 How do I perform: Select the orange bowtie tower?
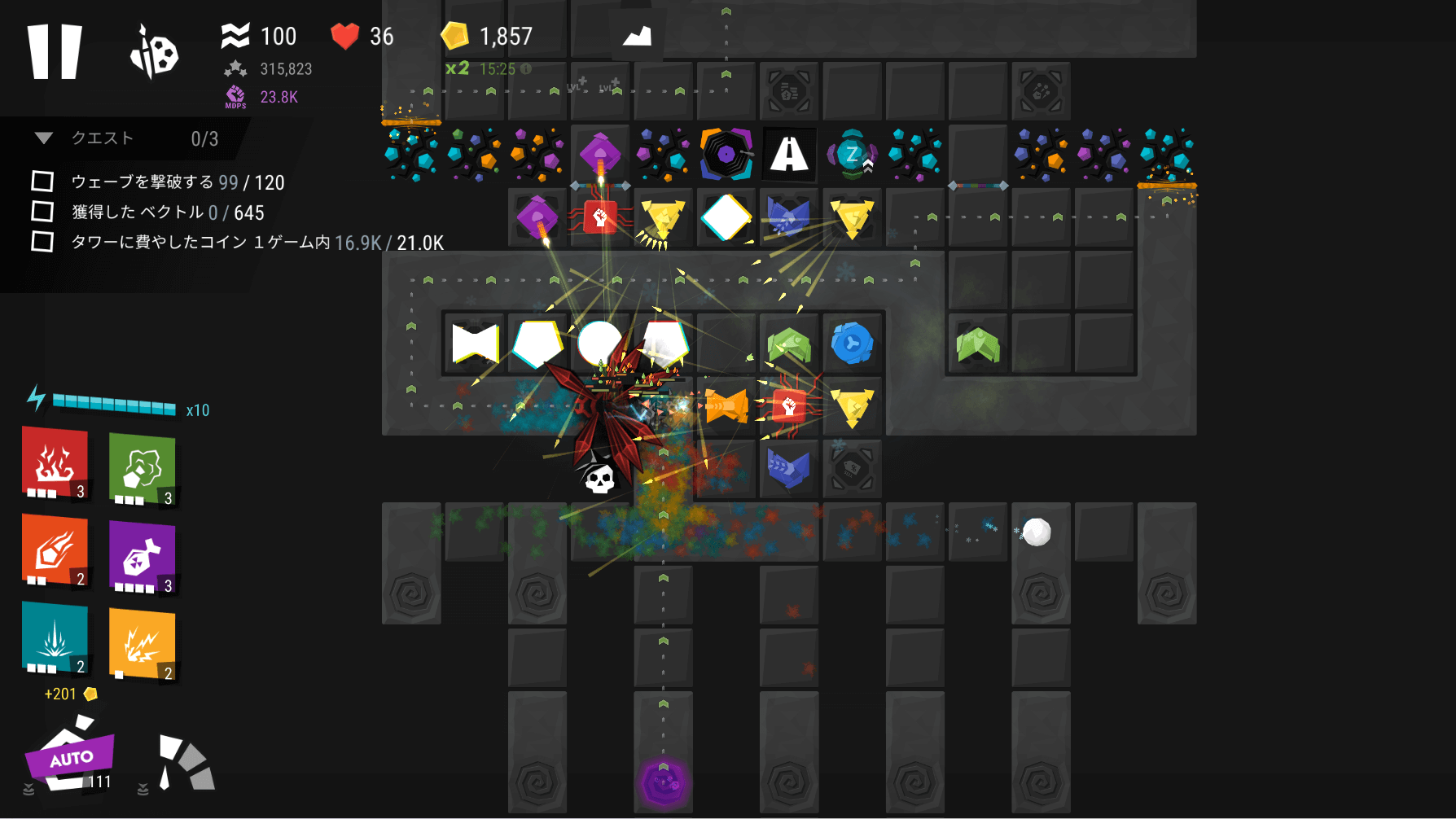click(x=726, y=405)
